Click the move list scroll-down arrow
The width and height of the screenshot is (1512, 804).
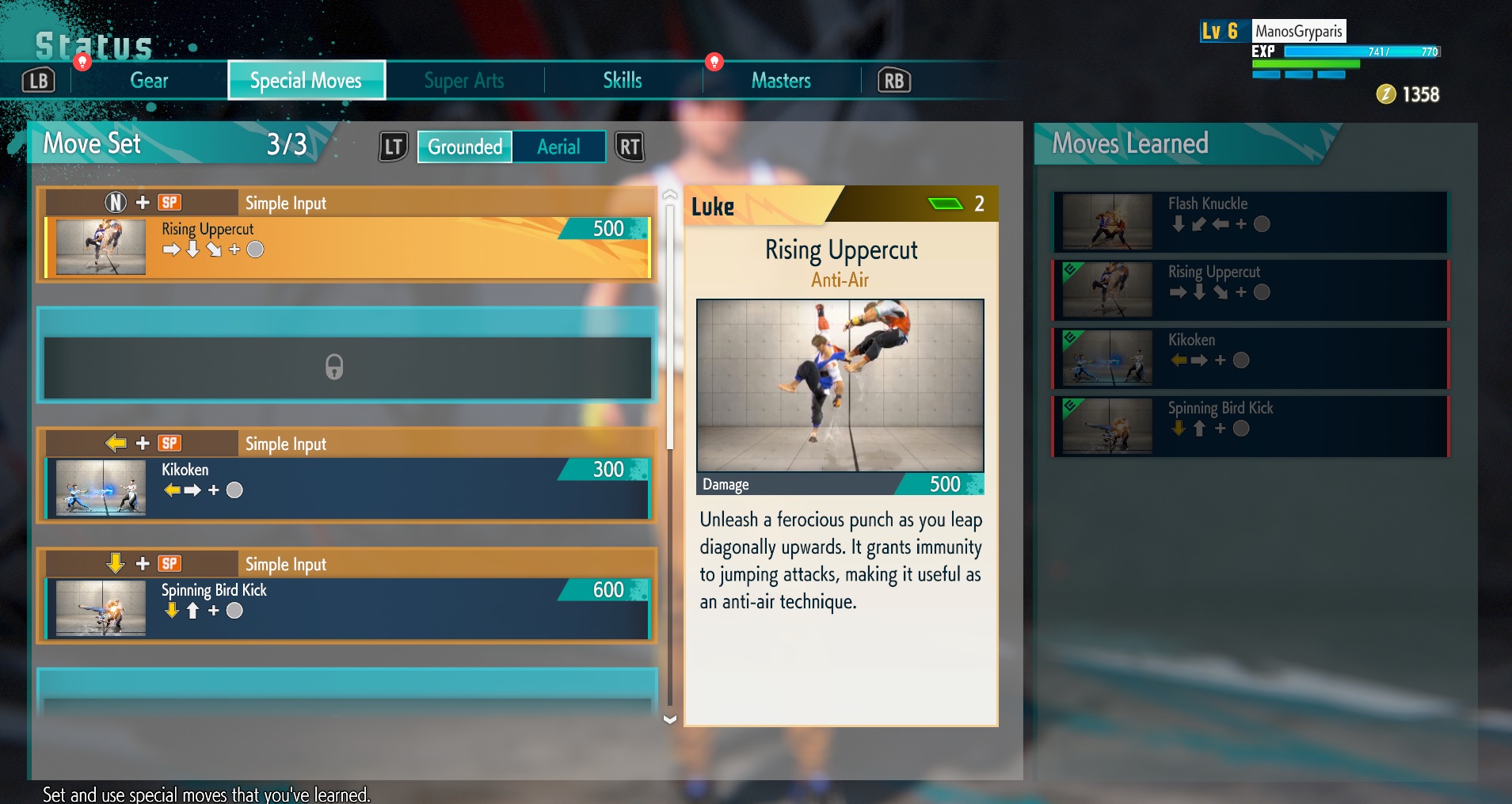(670, 719)
